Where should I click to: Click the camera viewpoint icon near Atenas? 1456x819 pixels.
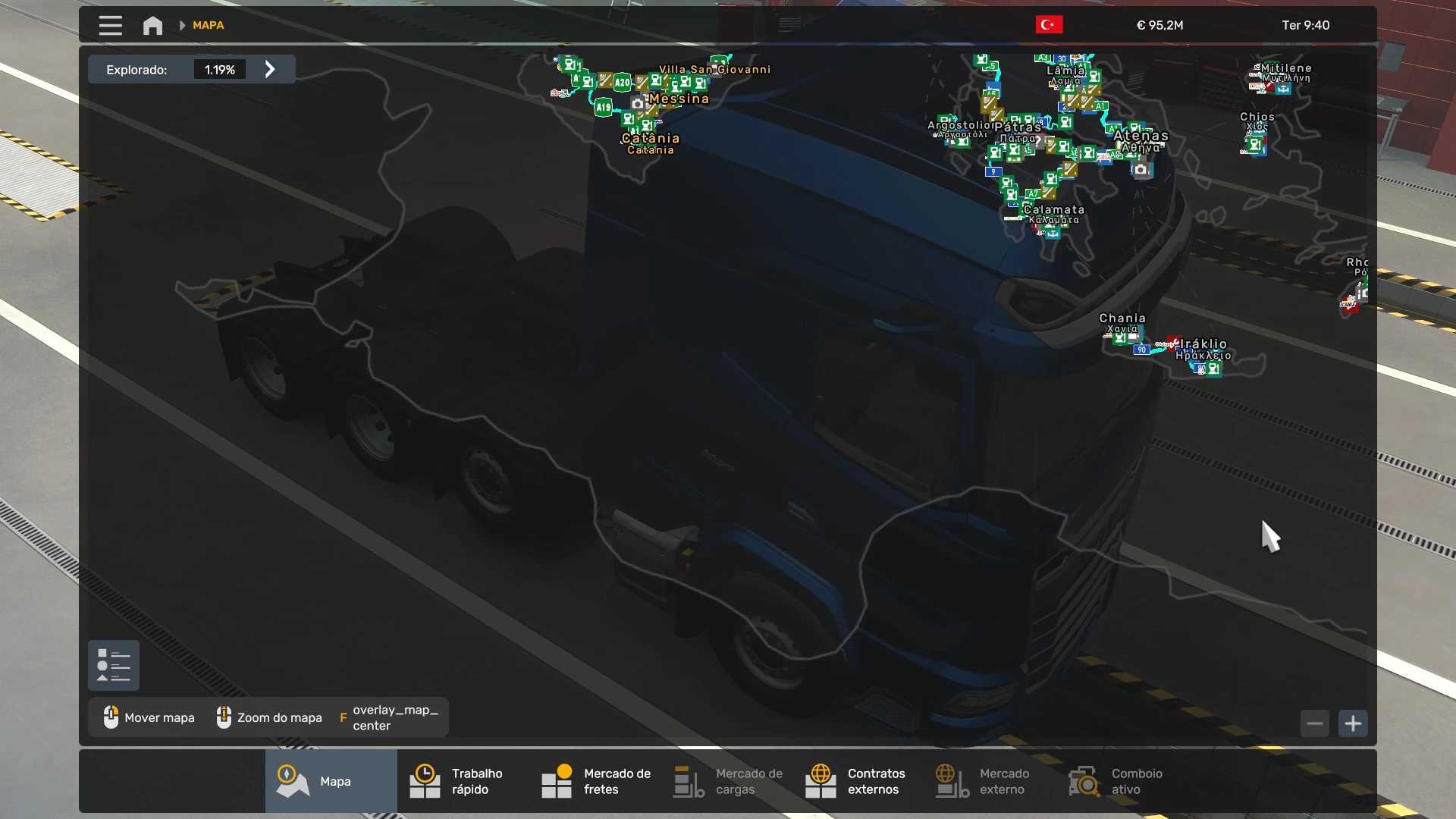tap(1141, 170)
